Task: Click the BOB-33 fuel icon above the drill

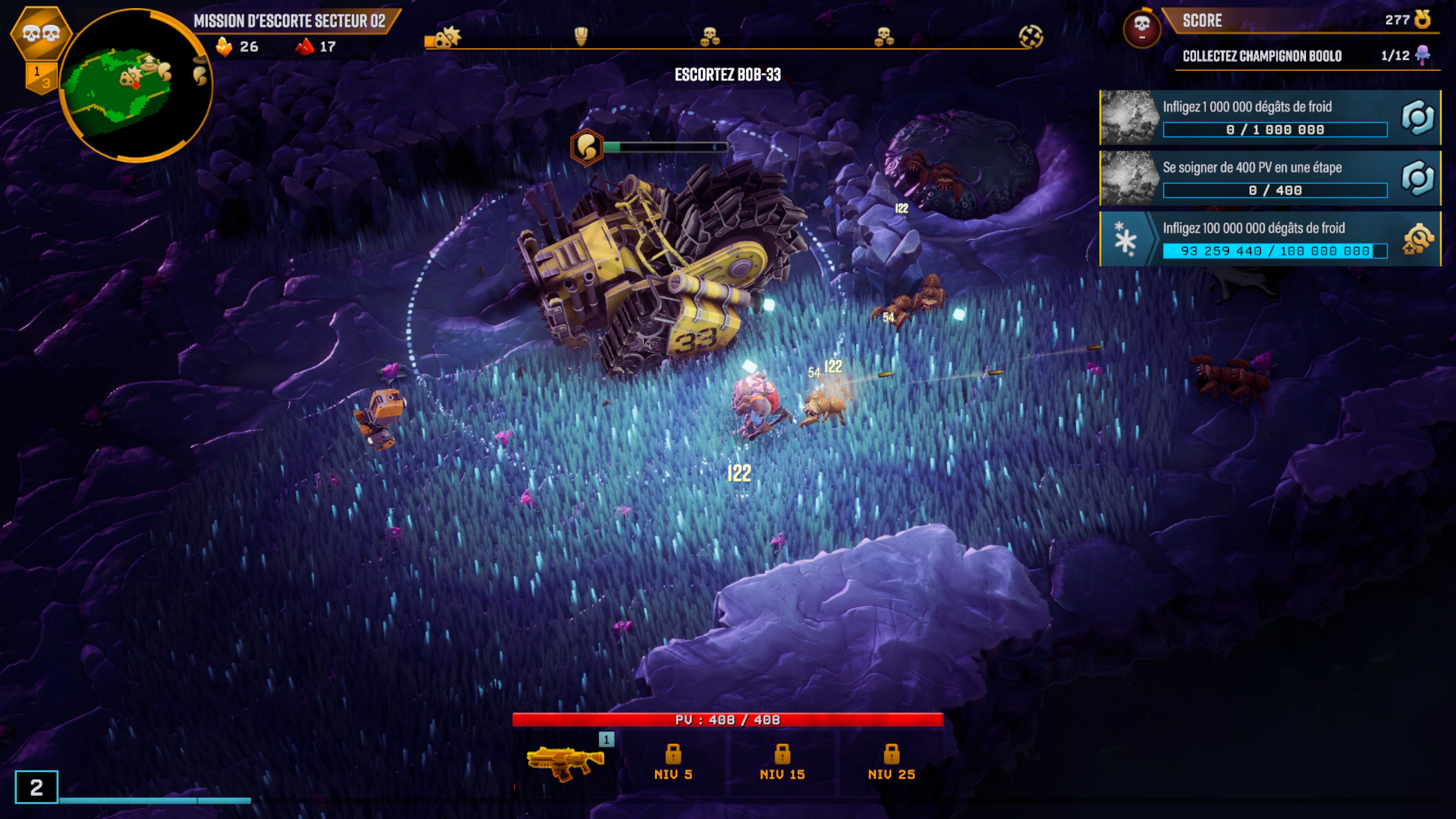Action: coord(587,147)
